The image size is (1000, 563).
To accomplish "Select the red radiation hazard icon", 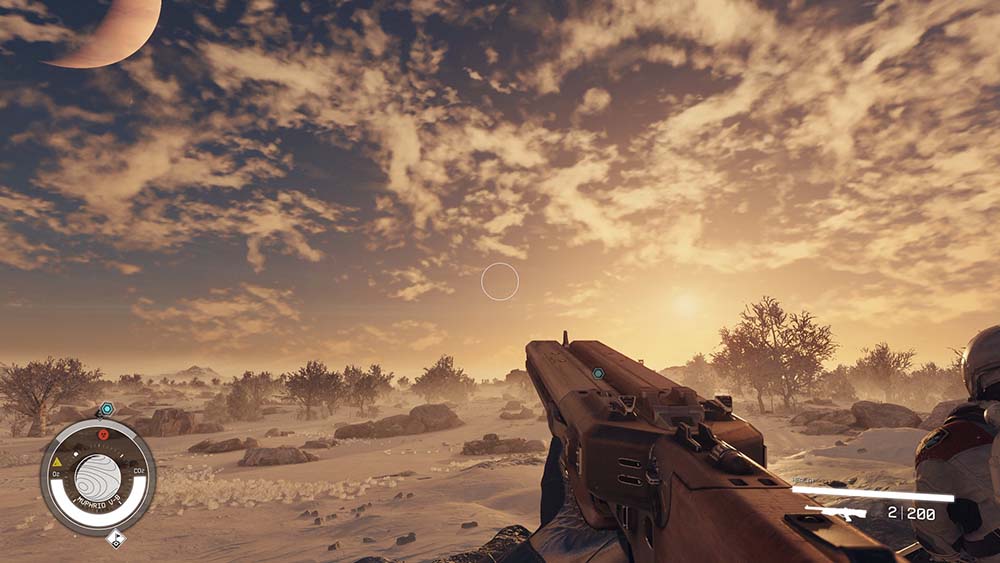I will tap(101, 435).
